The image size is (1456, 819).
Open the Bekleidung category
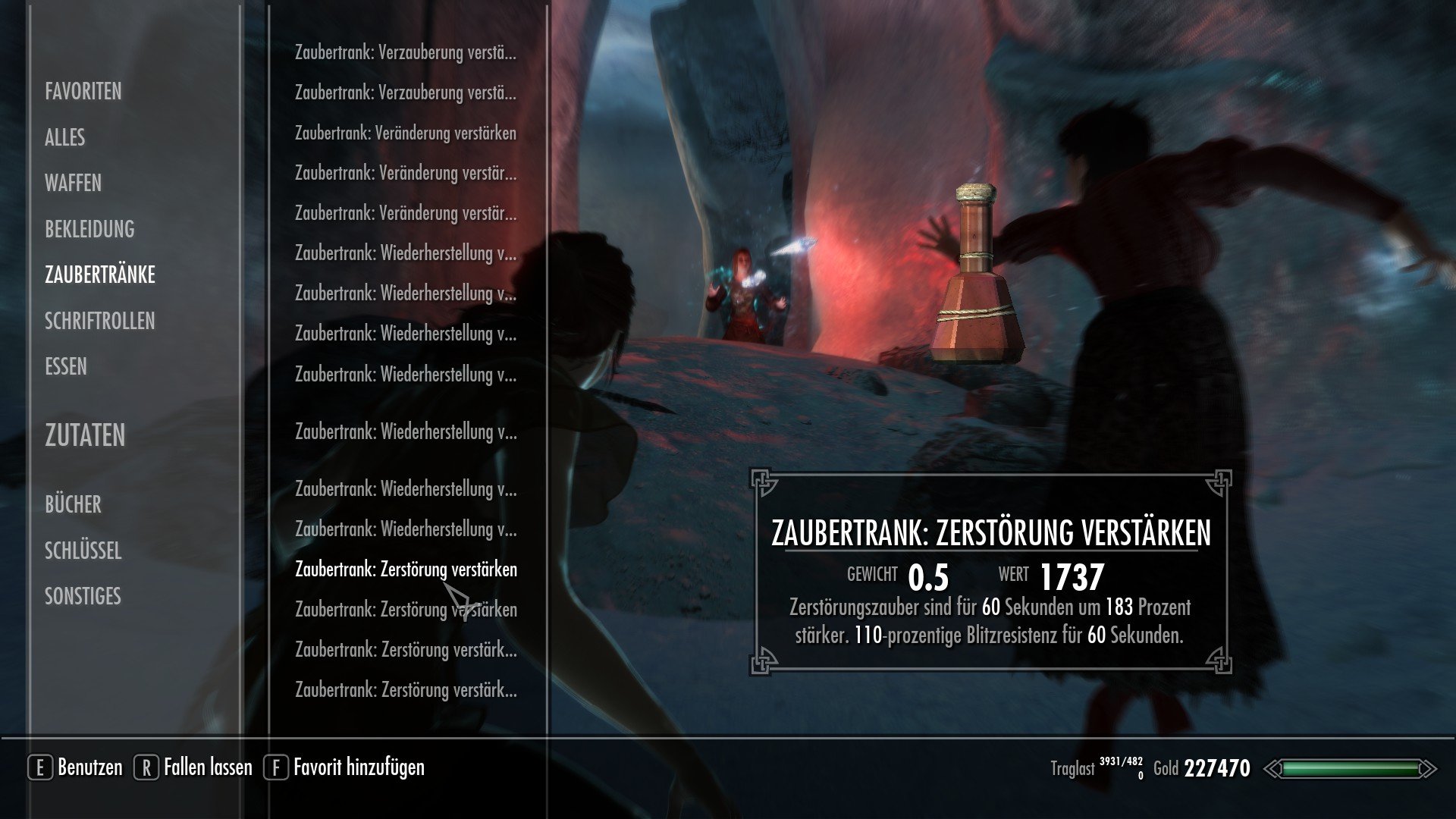click(x=90, y=229)
